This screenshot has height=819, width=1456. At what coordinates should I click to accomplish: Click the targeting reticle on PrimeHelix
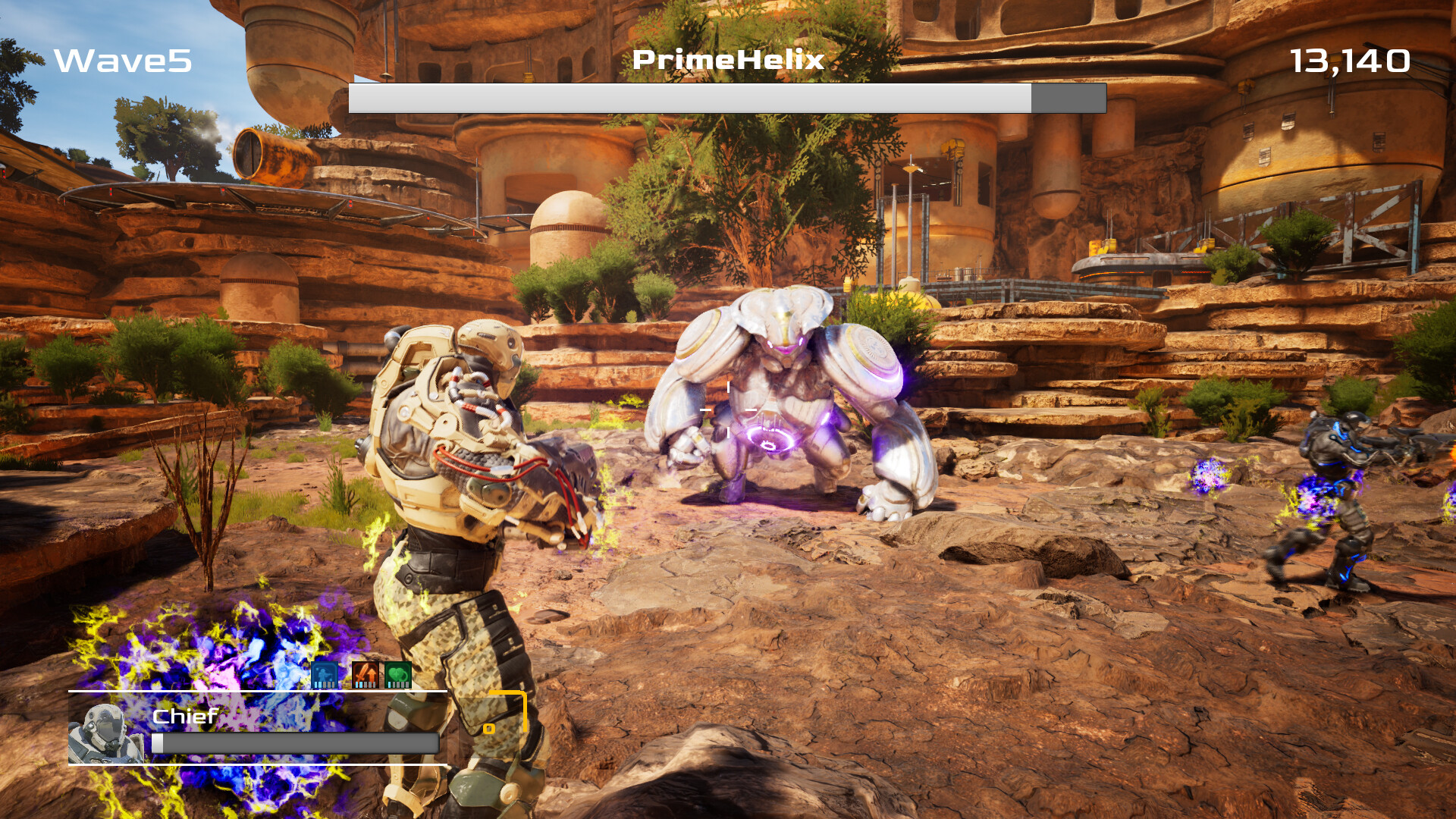point(727,409)
